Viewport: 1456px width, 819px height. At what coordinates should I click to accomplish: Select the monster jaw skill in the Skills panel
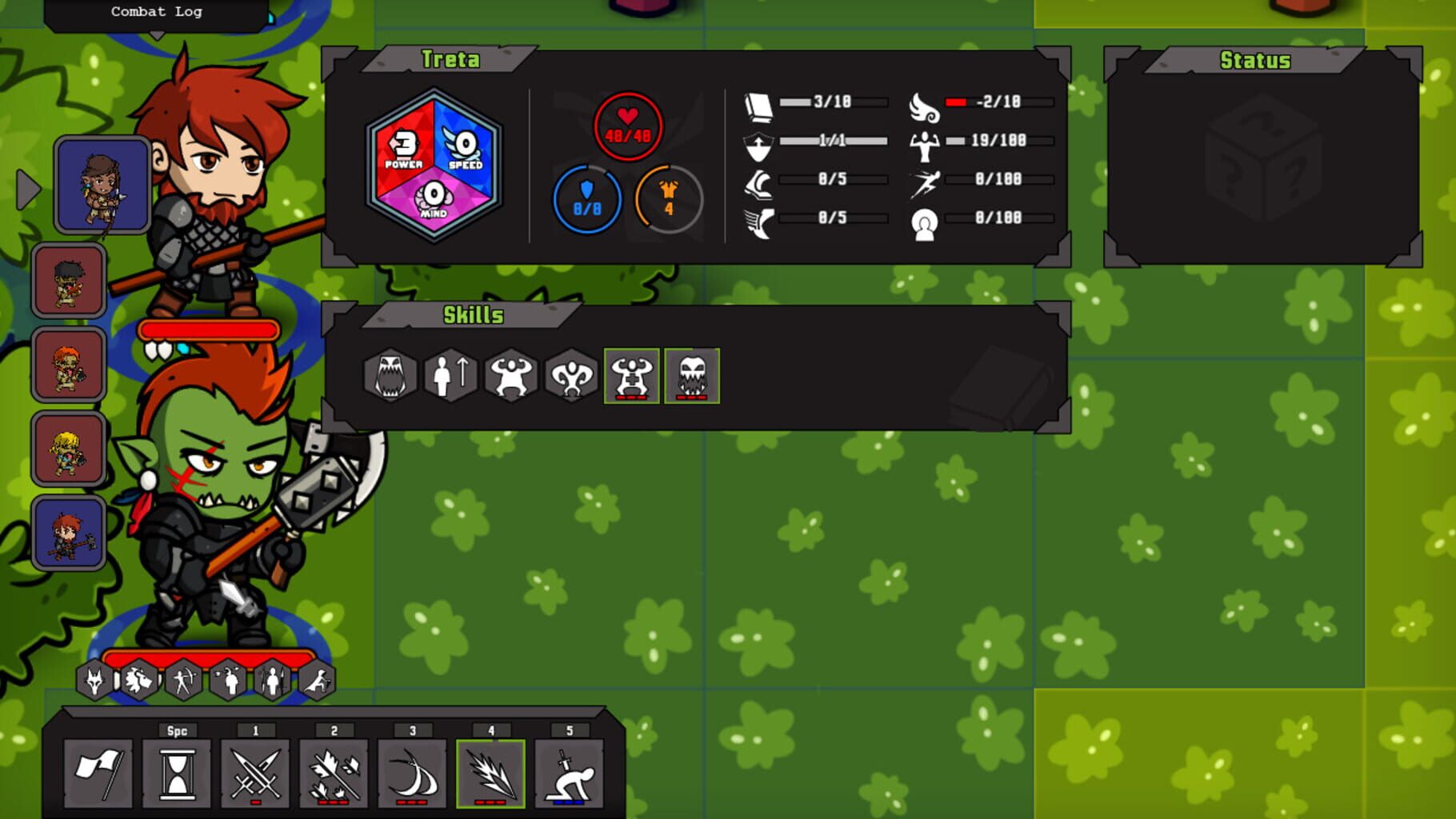point(390,376)
